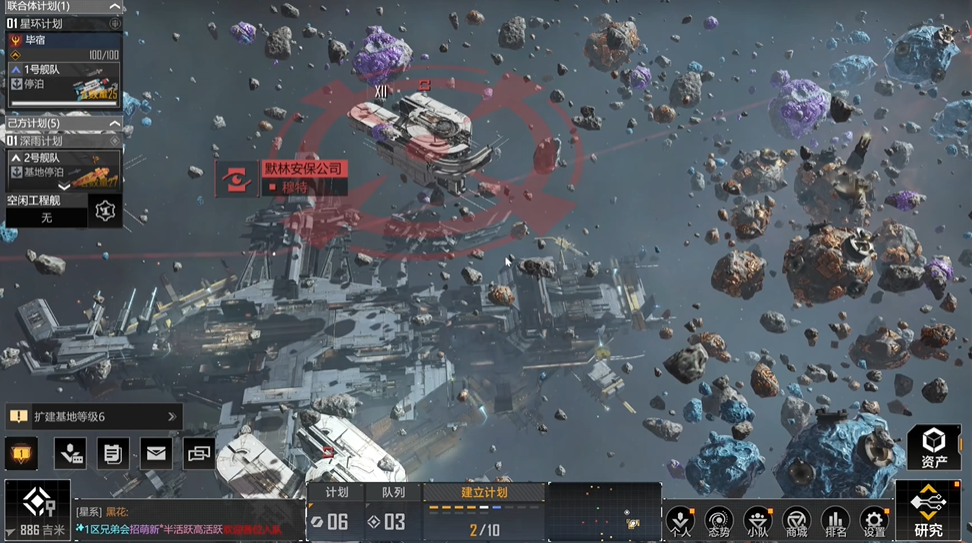Image resolution: width=972 pixels, height=543 pixels.
Task: Open the 个人 personal menu
Action: [x=680, y=522]
